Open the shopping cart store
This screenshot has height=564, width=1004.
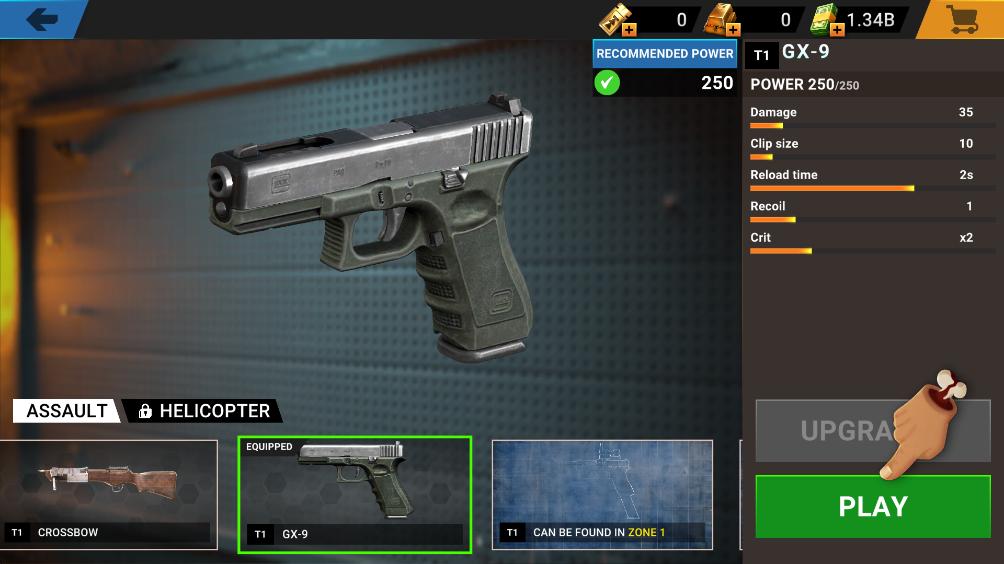962,19
